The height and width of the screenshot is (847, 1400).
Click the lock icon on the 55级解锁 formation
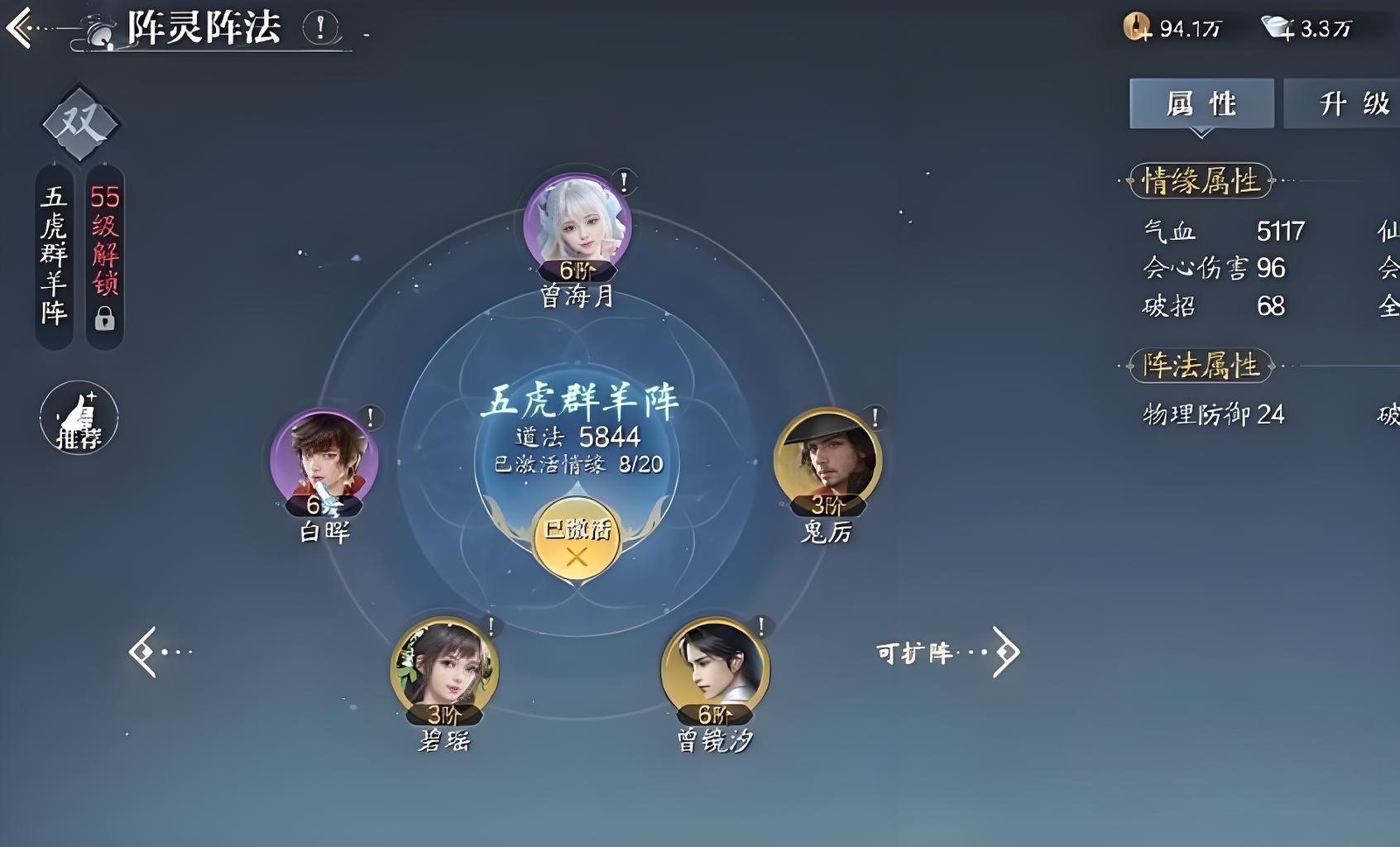[x=104, y=318]
